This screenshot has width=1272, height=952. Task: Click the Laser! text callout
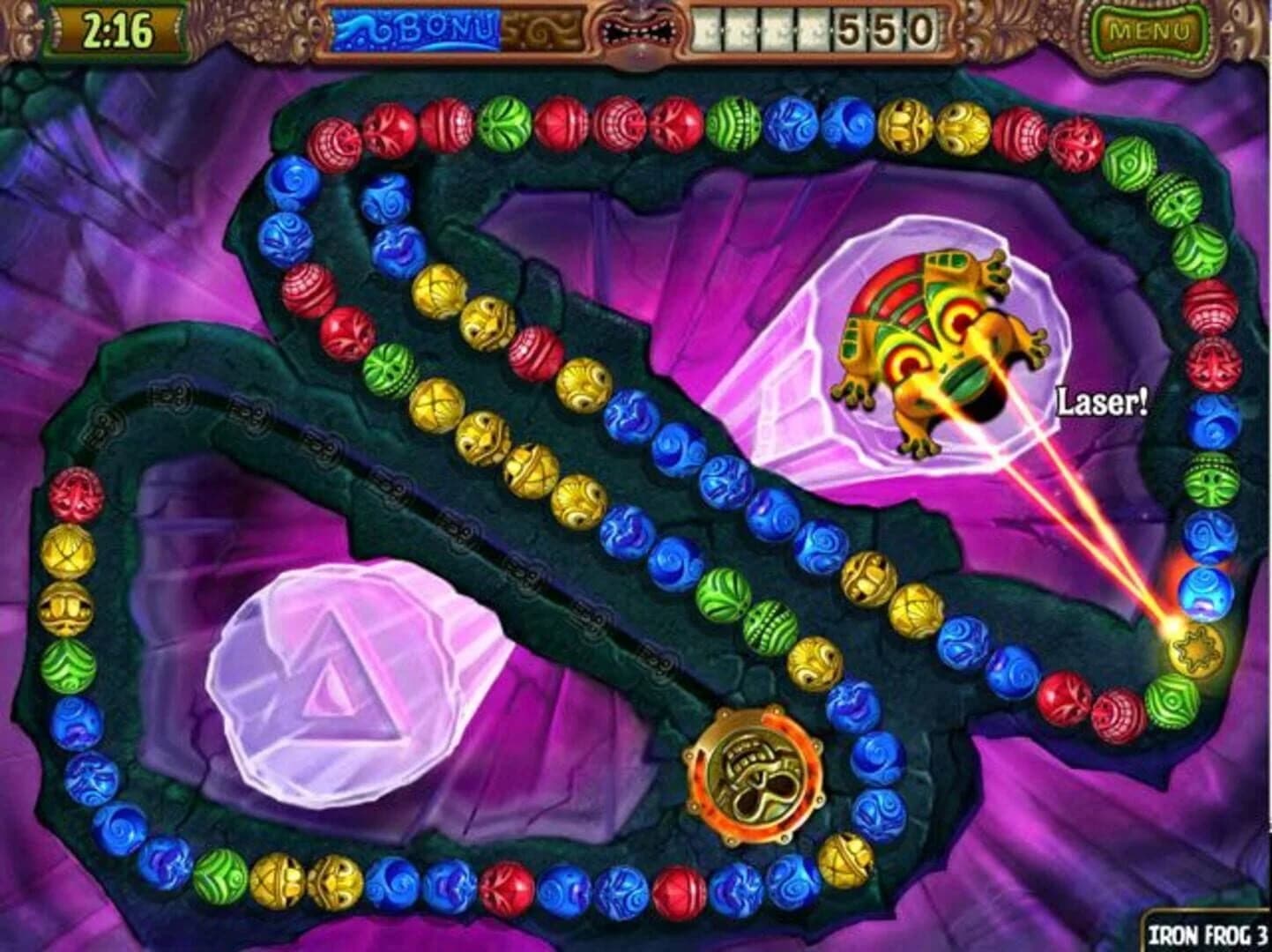[x=1102, y=401]
